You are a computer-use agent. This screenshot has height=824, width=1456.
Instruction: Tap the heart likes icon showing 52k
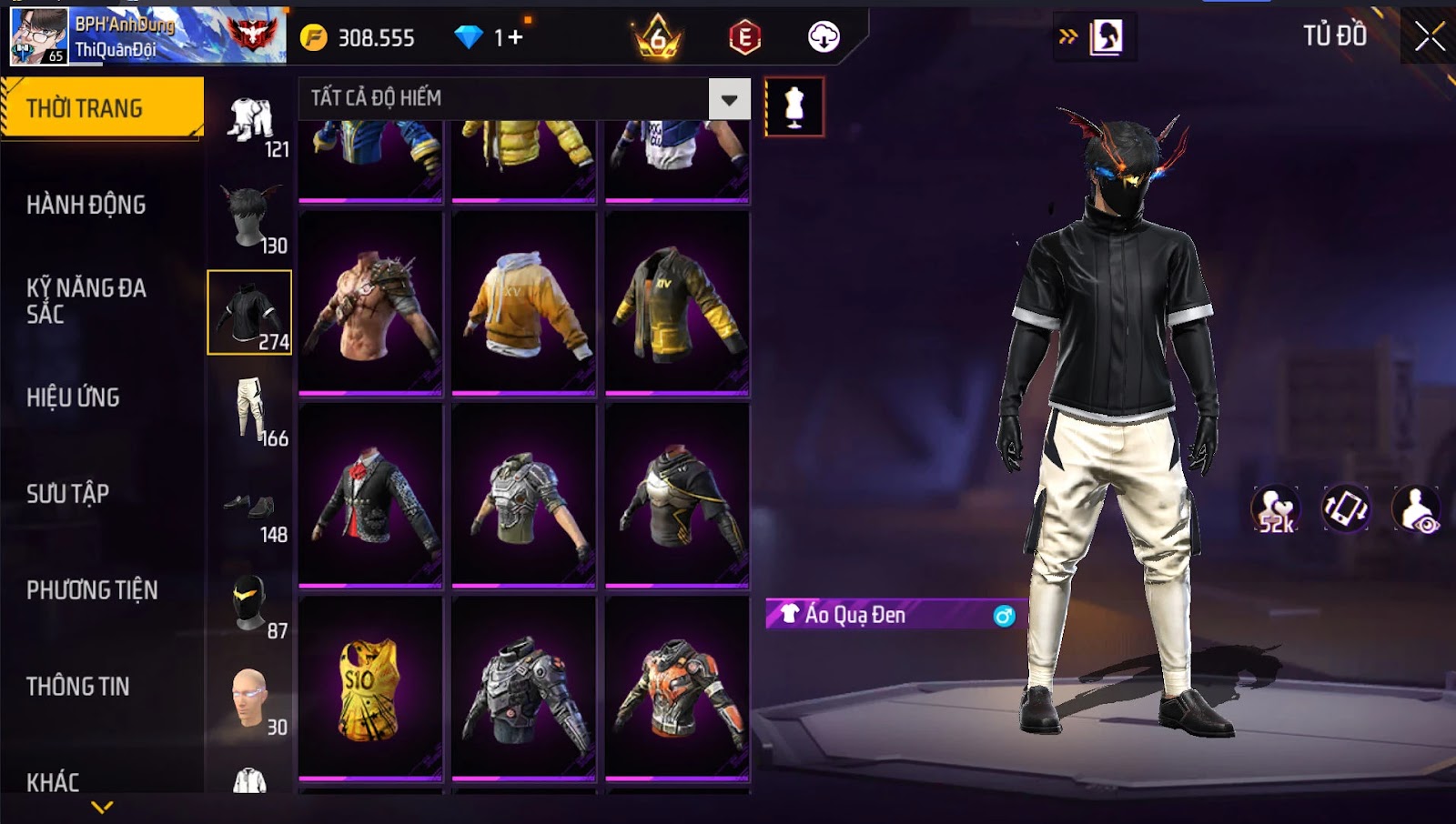point(1276,509)
